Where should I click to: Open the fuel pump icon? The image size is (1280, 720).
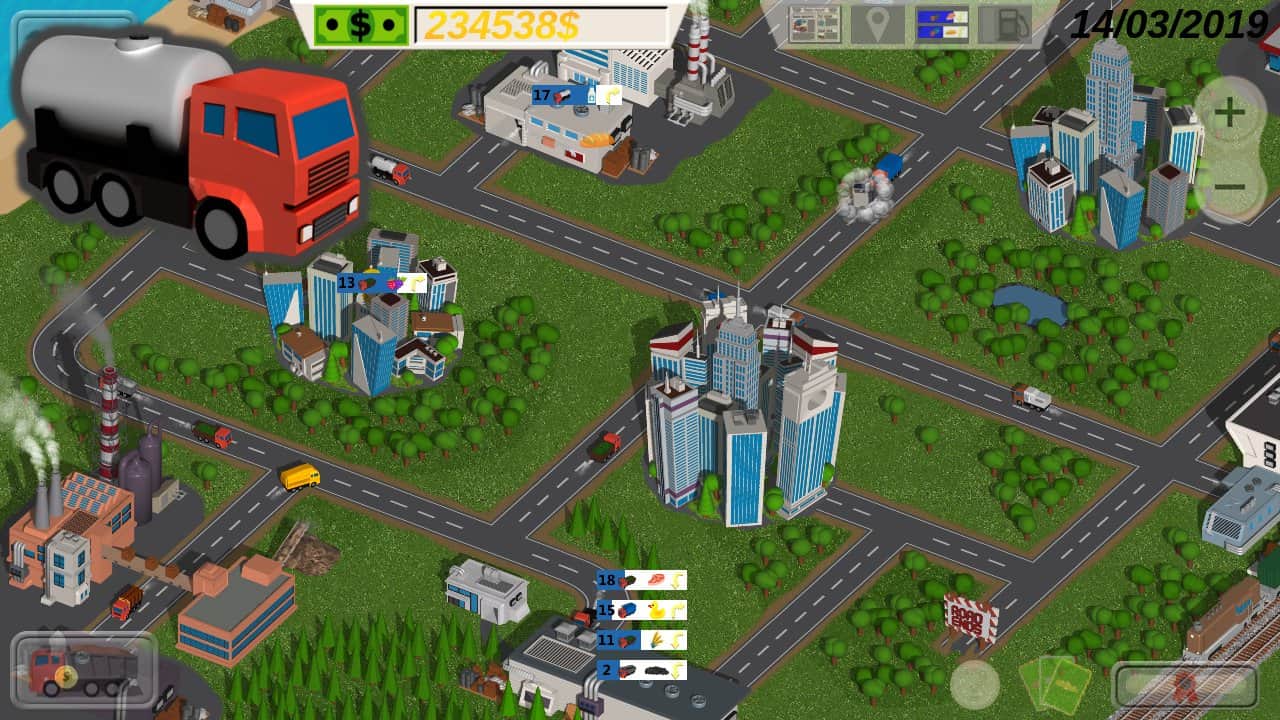click(1004, 25)
